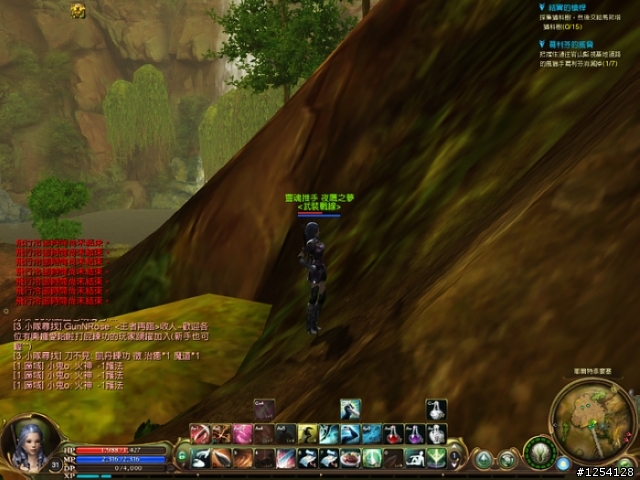Open the character portrait panel

(x=27, y=443)
